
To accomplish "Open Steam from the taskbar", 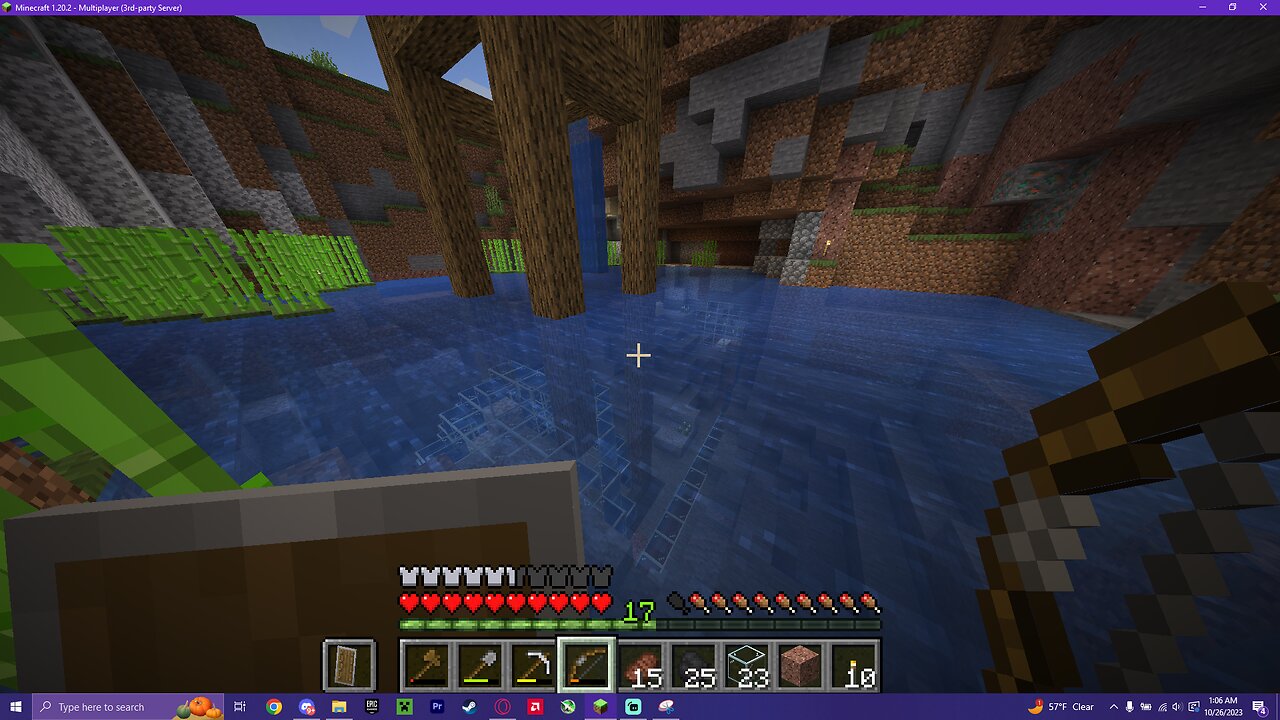I will 467,707.
